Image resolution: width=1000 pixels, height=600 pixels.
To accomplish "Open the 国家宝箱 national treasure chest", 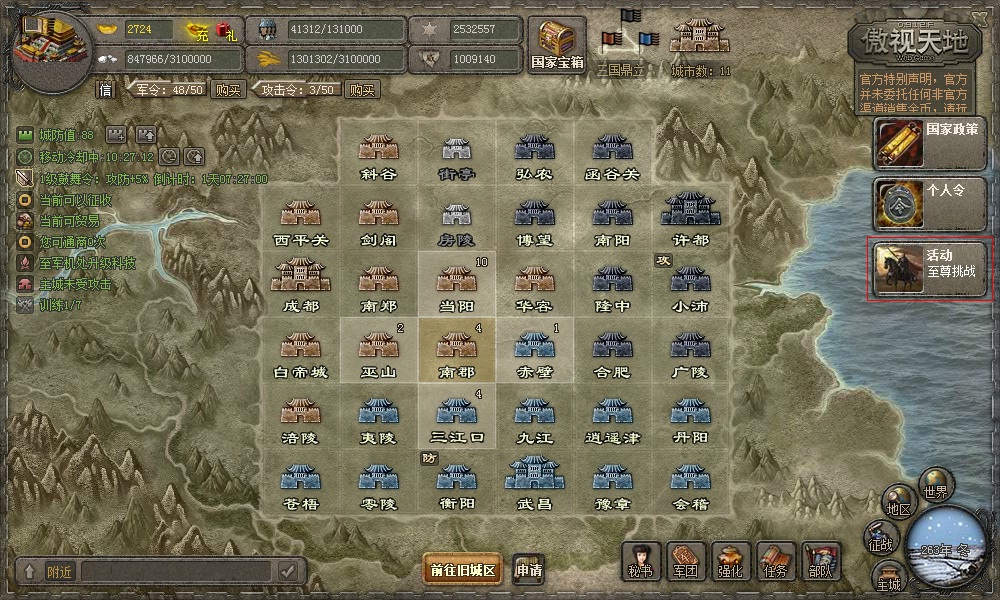I will (x=557, y=44).
